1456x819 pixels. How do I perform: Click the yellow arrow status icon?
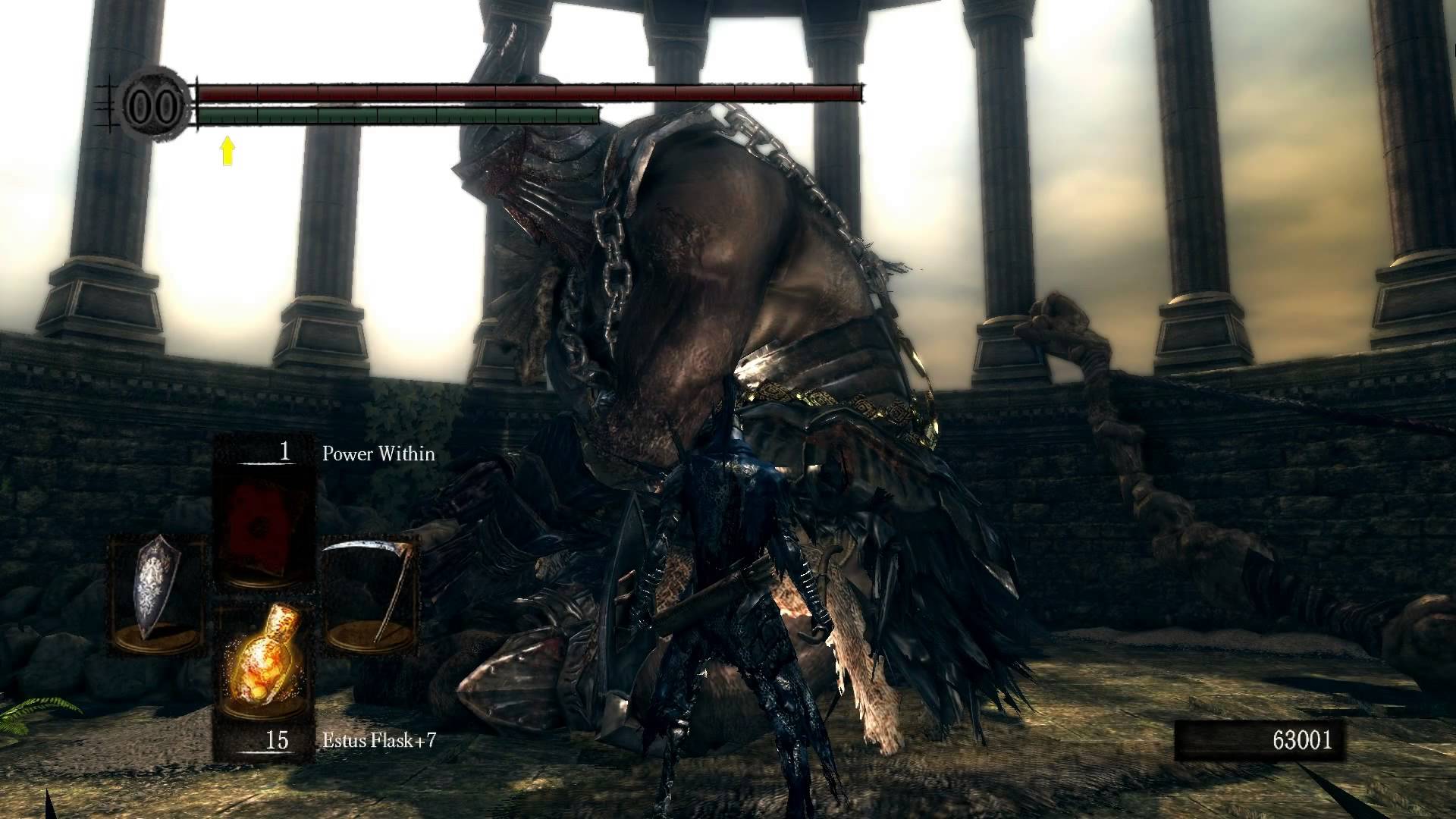coord(227,151)
